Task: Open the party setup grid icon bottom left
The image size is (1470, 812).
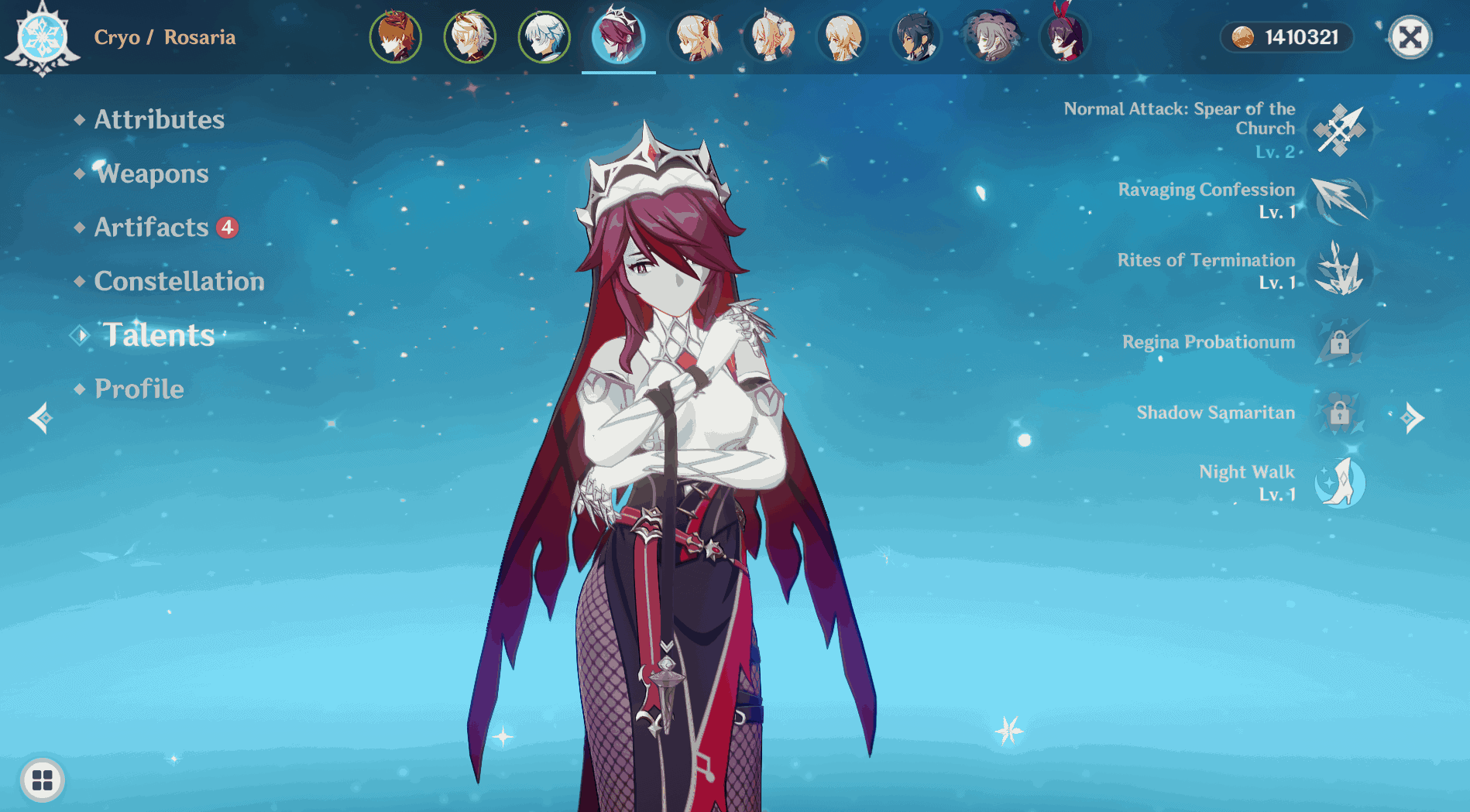Action: click(44, 781)
